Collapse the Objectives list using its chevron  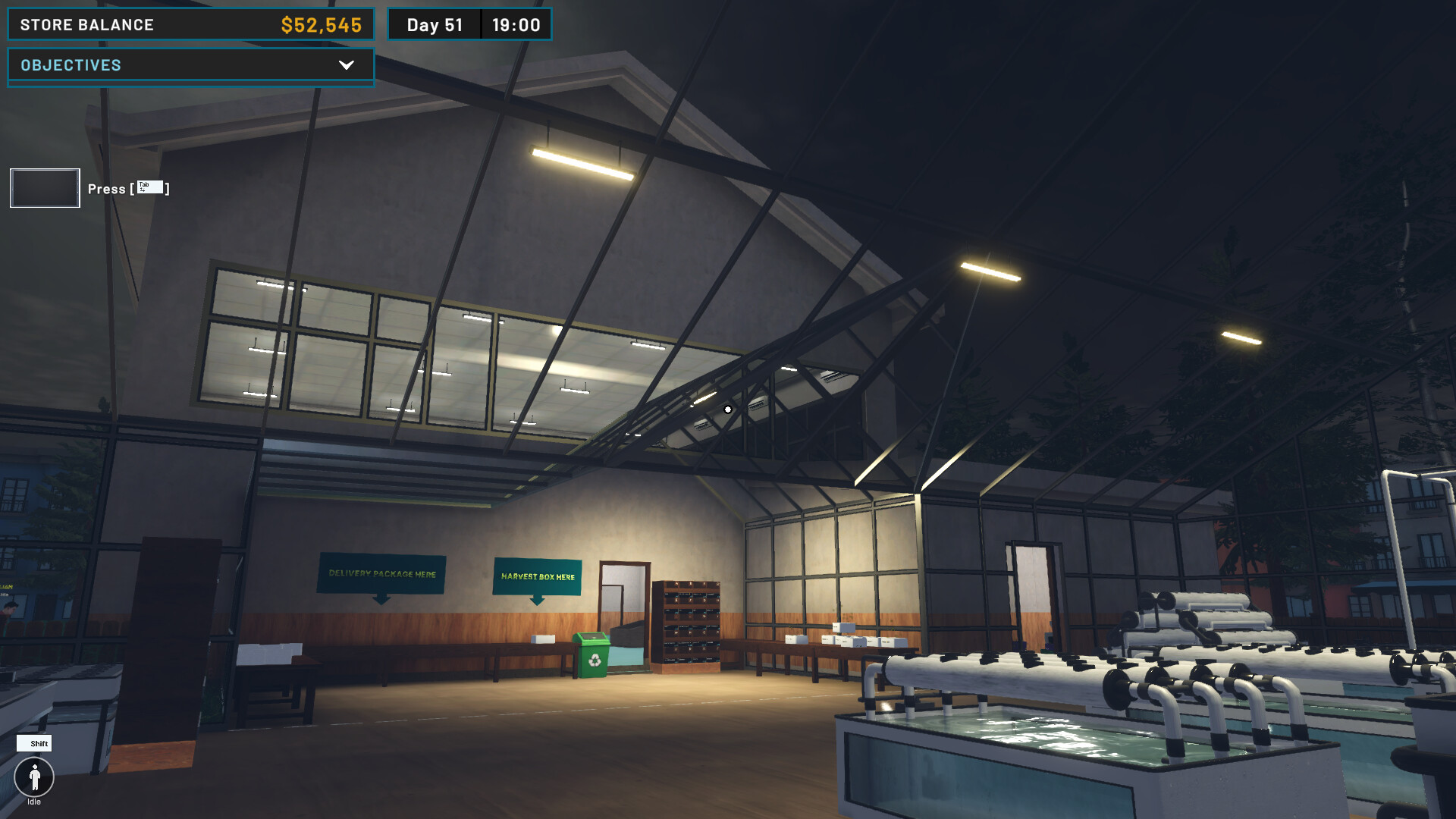[x=347, y=66]
